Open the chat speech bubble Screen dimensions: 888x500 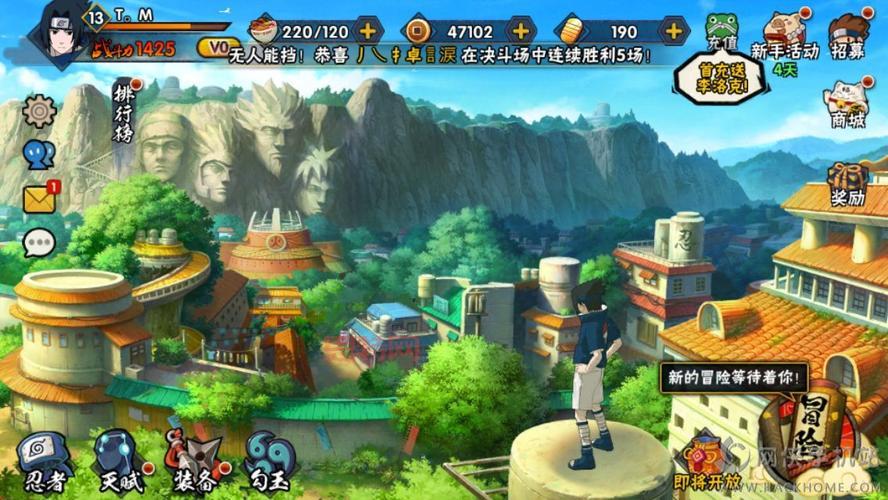click(39, 242)
